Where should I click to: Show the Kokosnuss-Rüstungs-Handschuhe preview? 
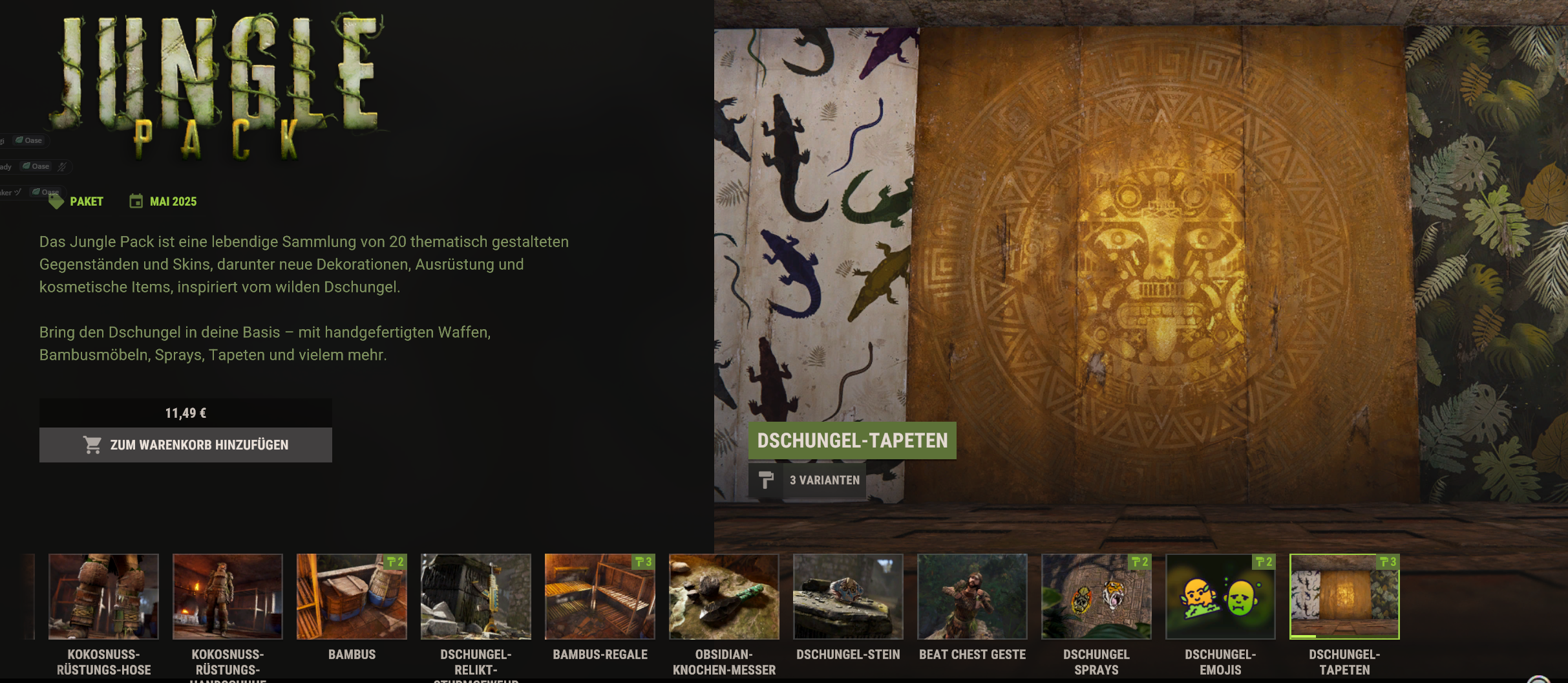[228, 596]
